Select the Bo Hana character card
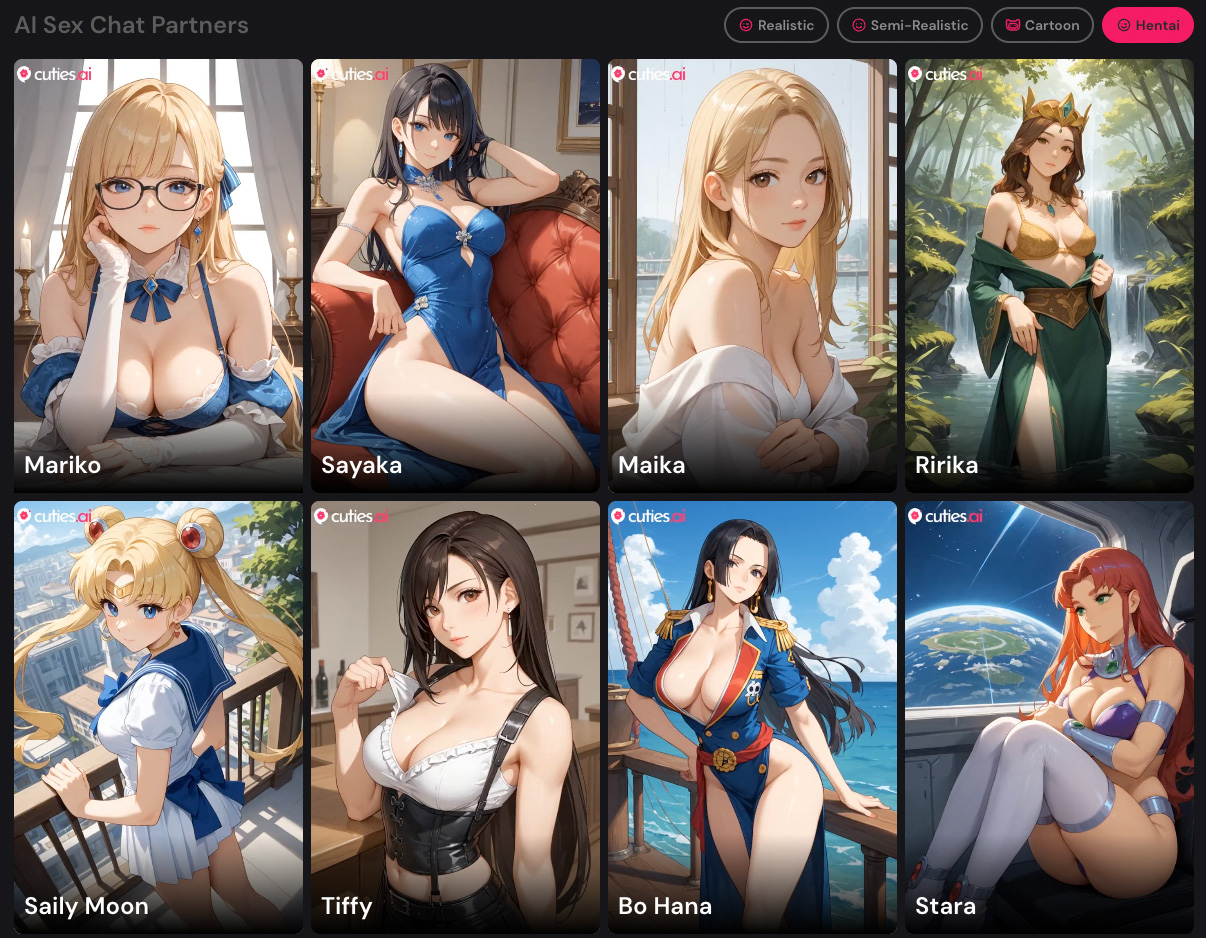Screen dimensions: 1206x938 [752, 717]
